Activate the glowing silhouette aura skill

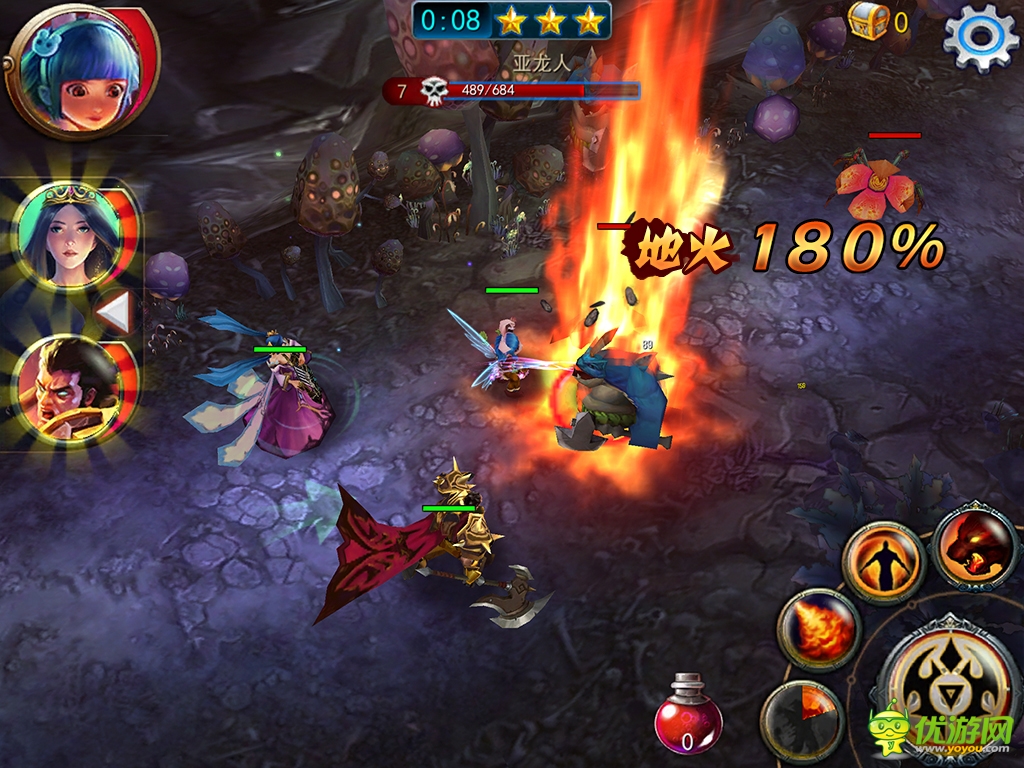[881, 565]
